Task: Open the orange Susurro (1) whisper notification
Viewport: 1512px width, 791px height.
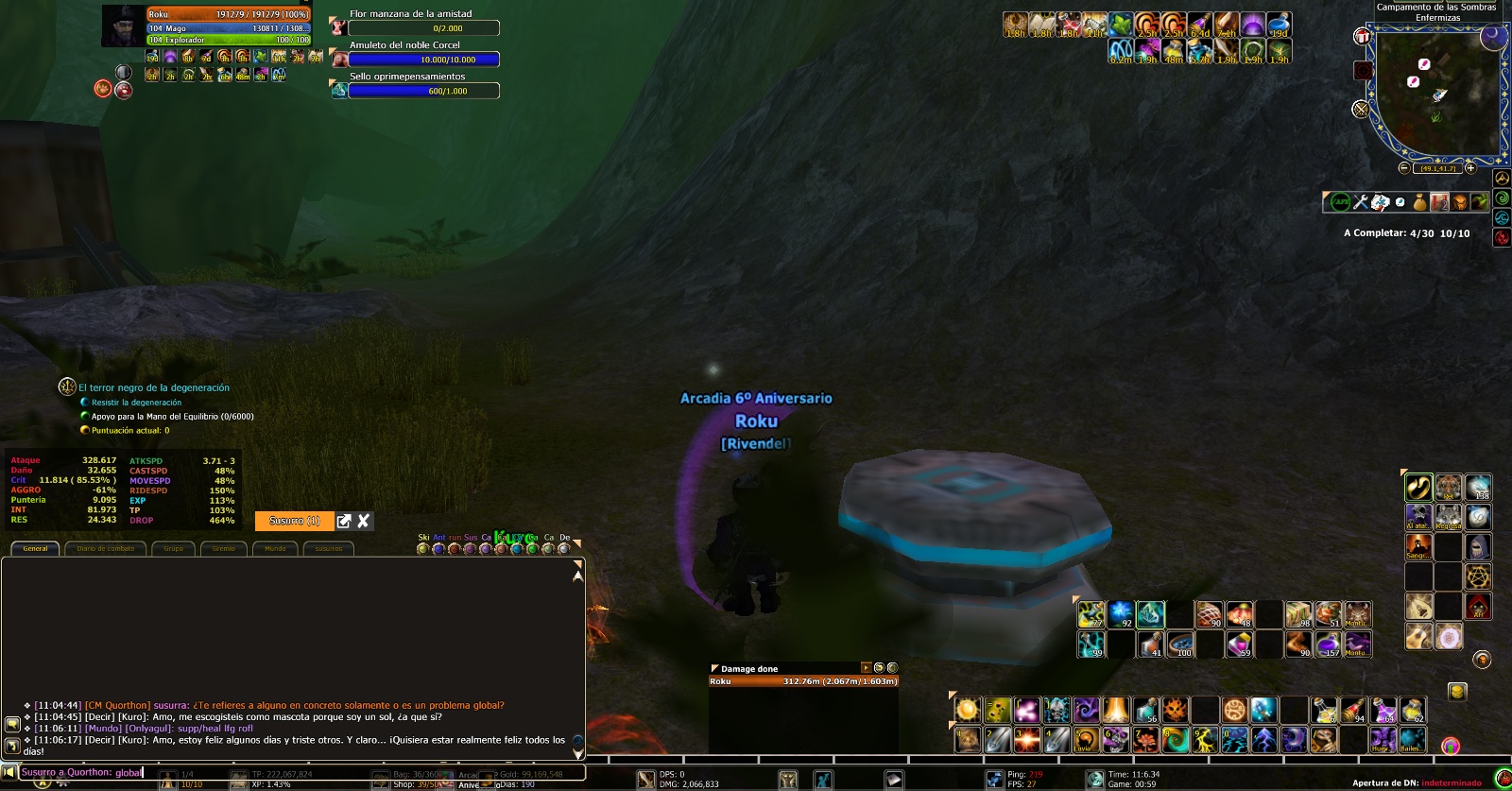Action: click(294, 521)
